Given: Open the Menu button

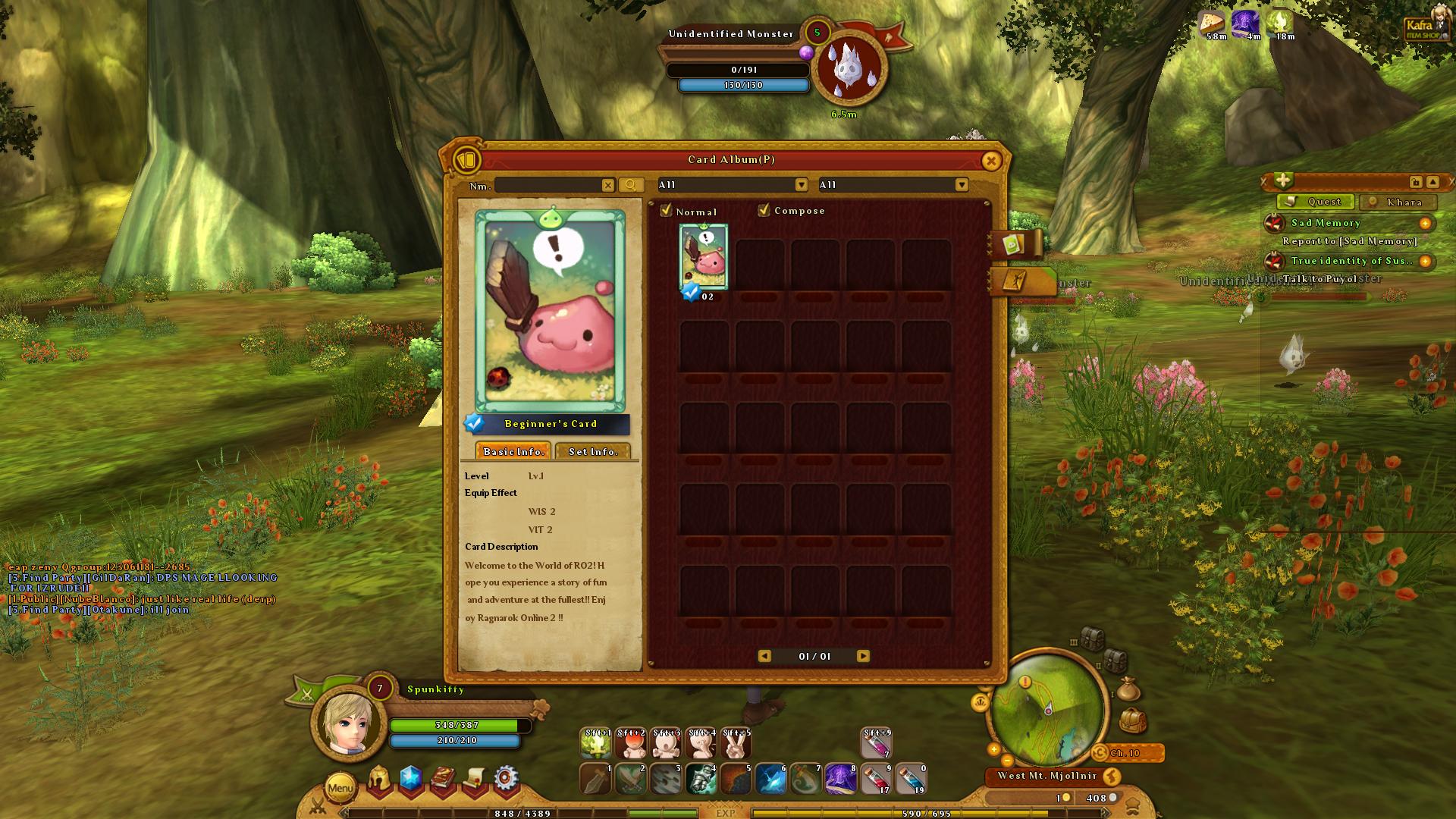Looking at the screenshot, I should pyautogui.click(x=340, y=788).
